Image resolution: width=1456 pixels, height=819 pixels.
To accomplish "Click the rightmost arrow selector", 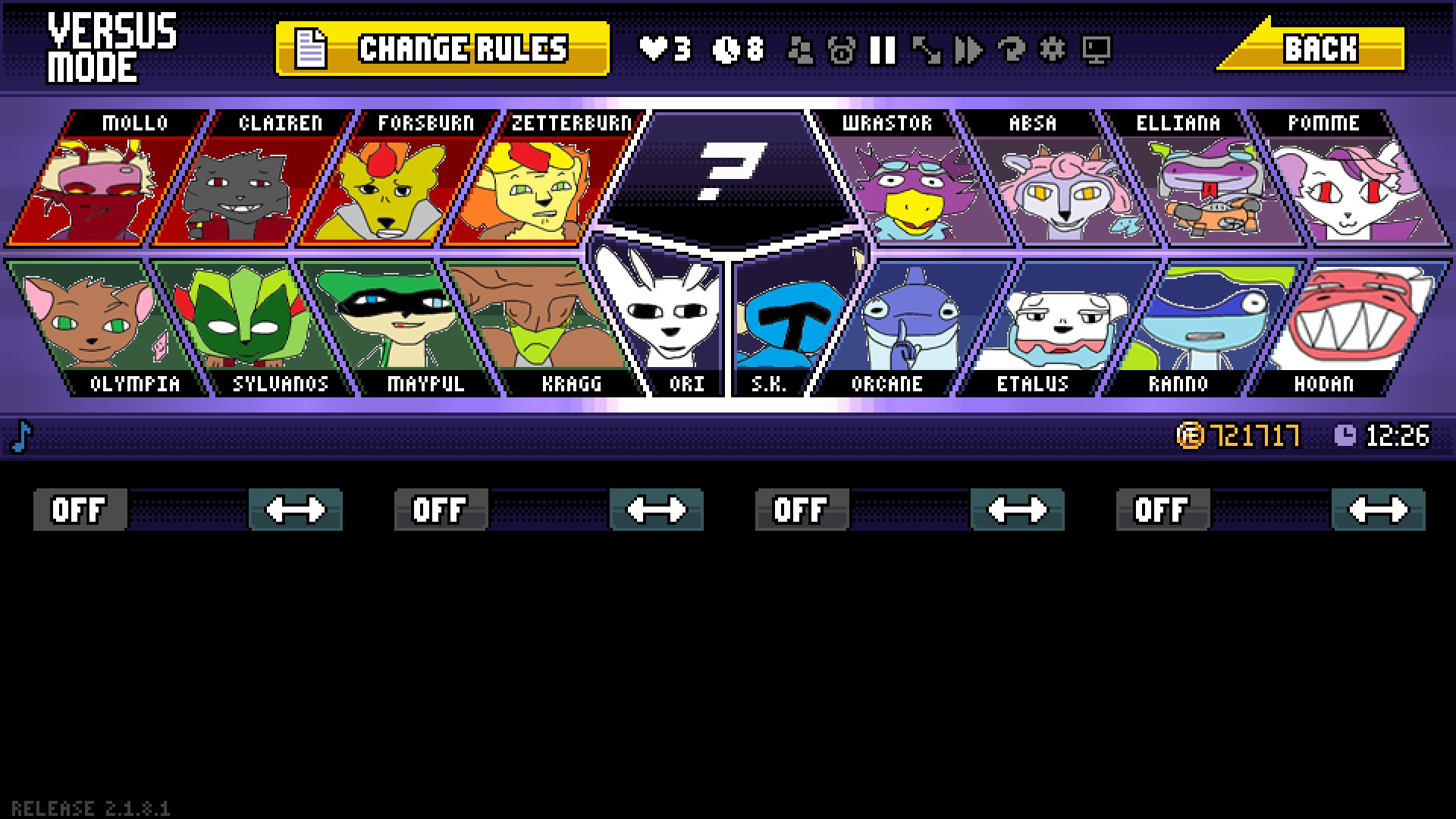I will (1378, 510).
